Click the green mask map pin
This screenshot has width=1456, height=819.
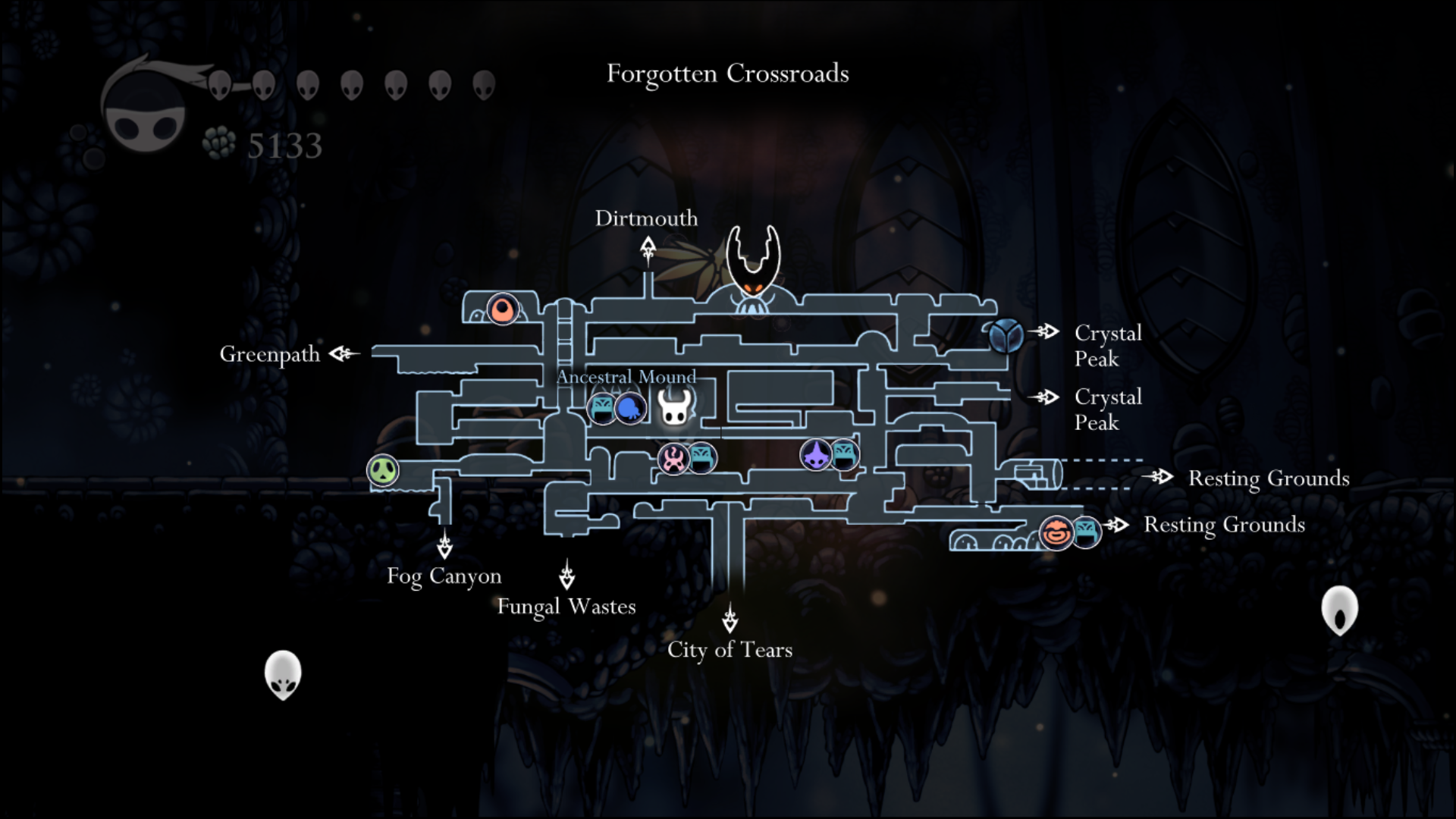383,471
